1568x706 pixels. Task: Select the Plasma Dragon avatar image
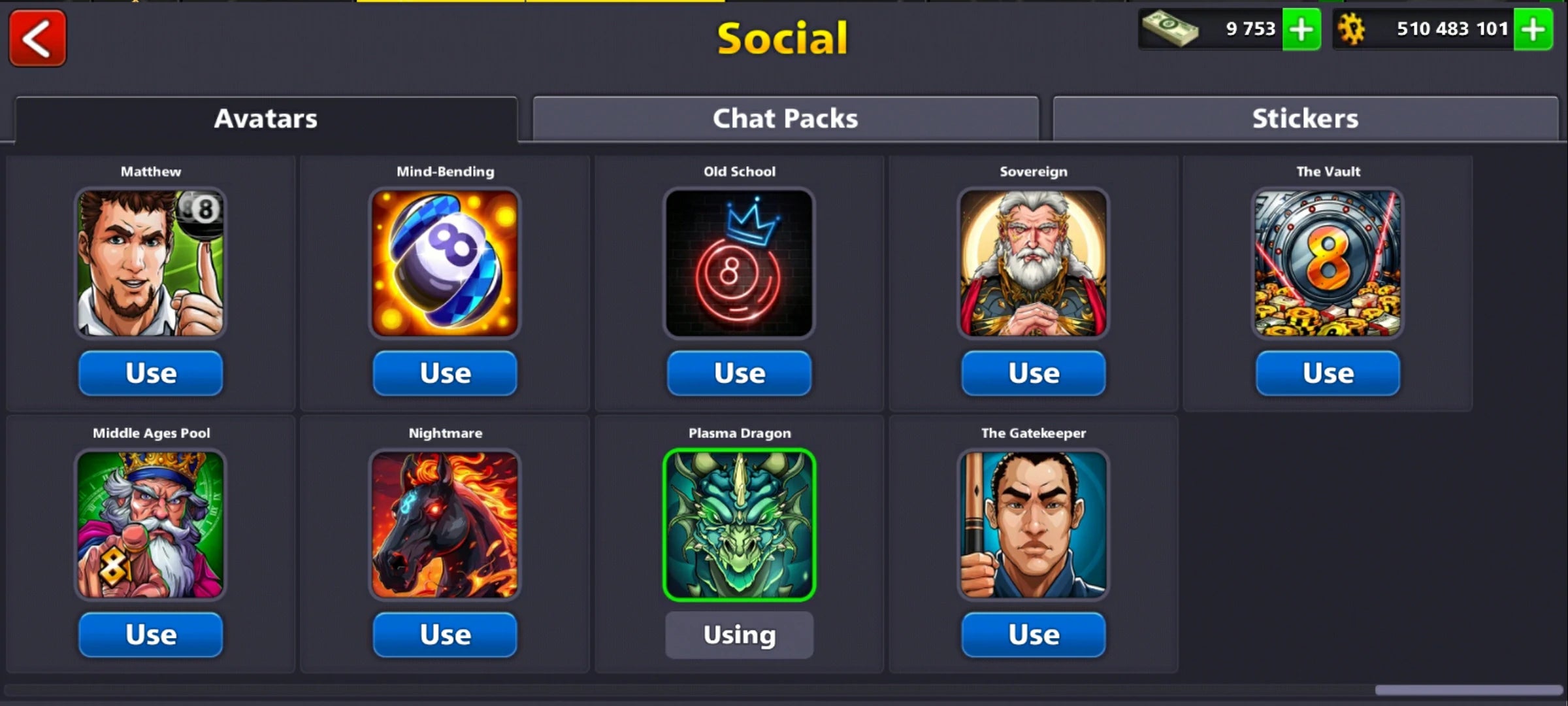(740, 523)
